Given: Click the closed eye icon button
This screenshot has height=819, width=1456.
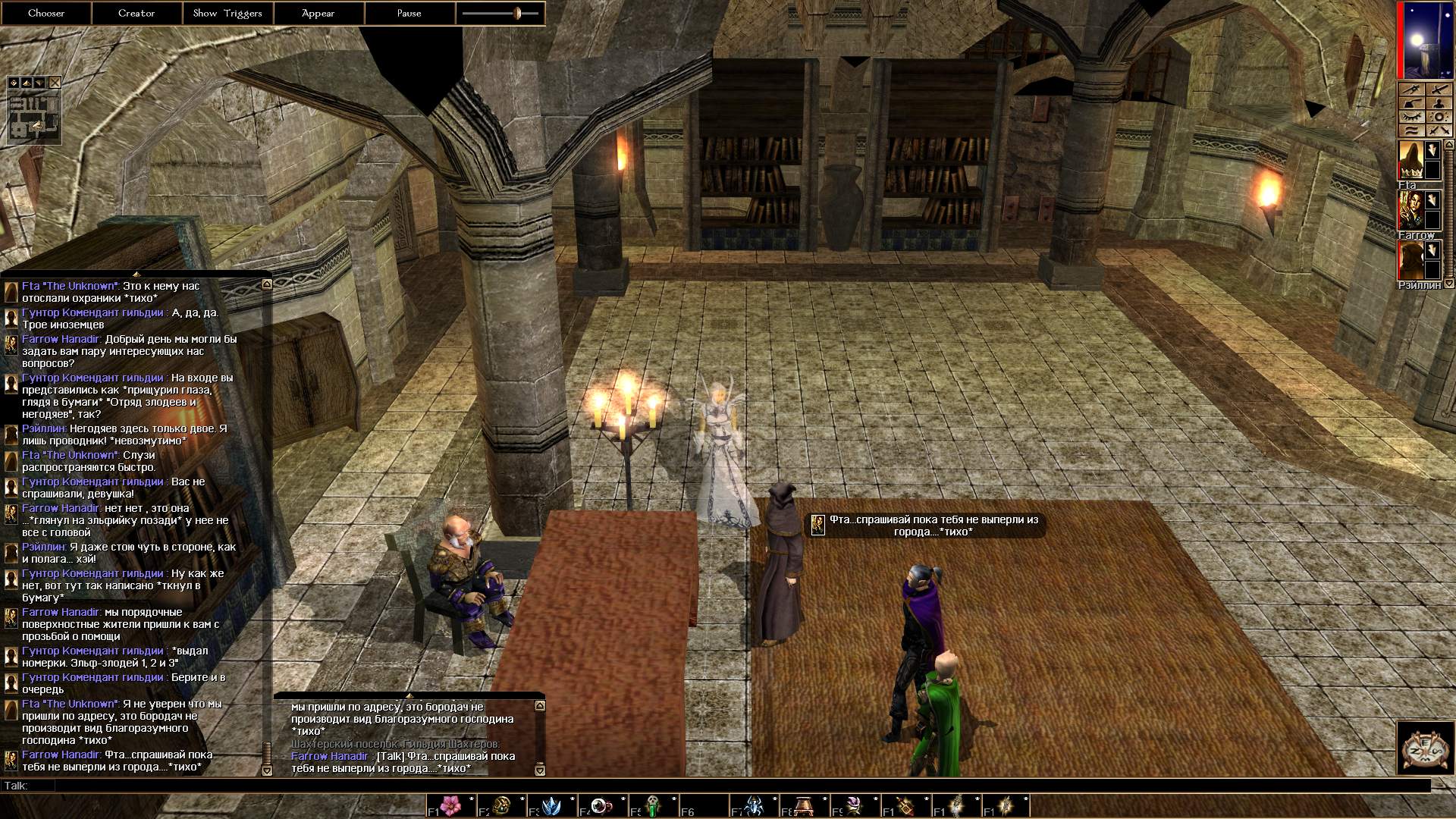Looking at the screenshot, I should [1411, 118].
